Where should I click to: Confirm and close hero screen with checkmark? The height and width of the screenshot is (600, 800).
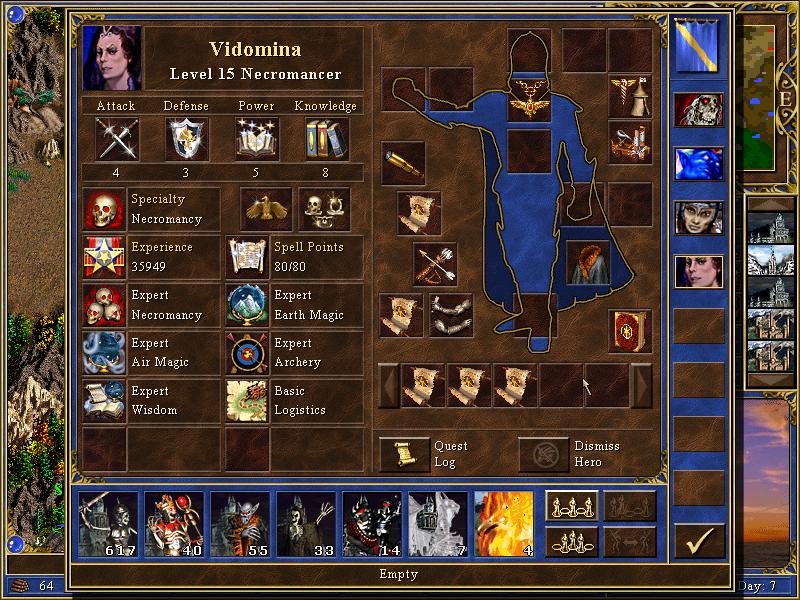point(698,541)
